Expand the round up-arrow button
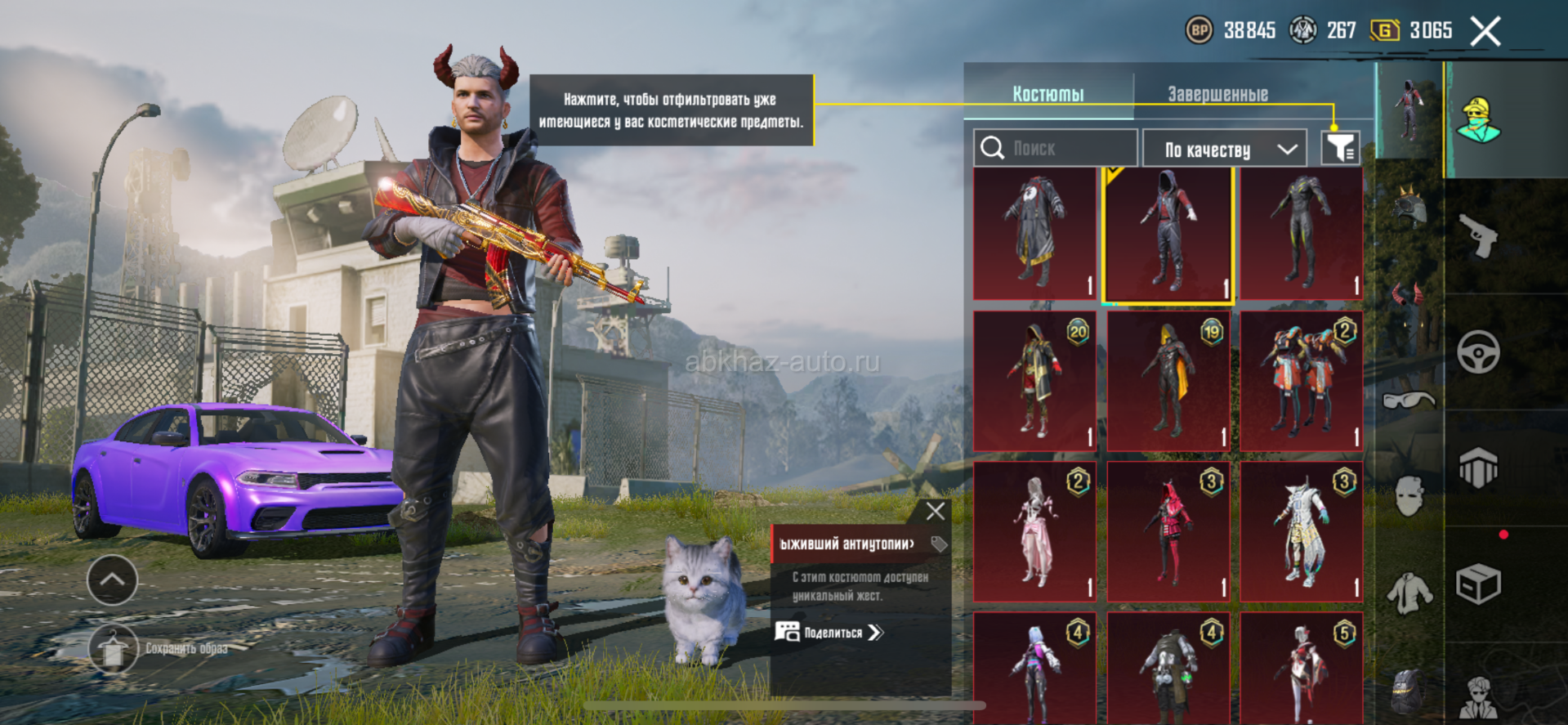 [x=112, y=580]
